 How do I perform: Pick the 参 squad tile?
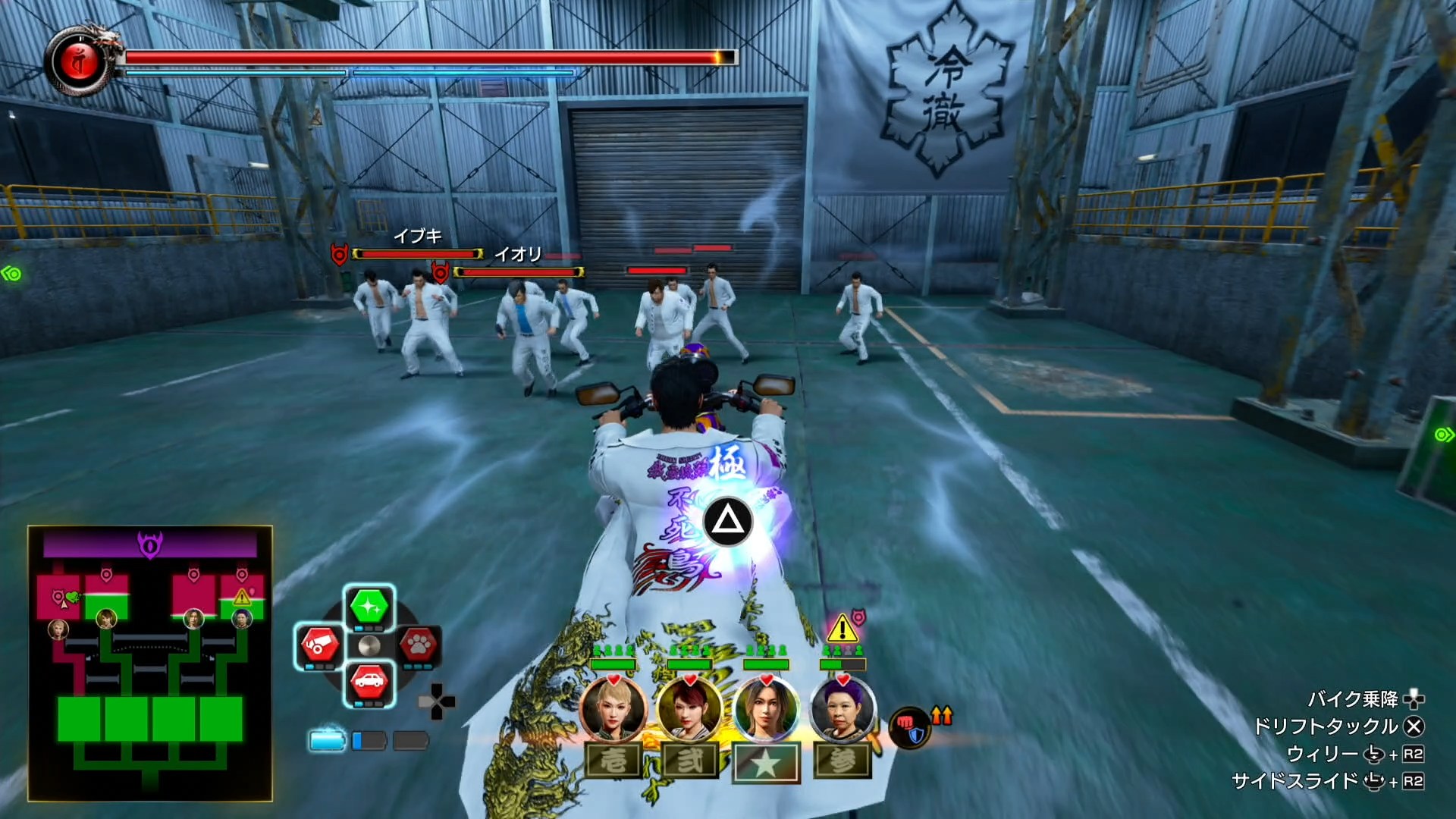[x=842, y=761]
